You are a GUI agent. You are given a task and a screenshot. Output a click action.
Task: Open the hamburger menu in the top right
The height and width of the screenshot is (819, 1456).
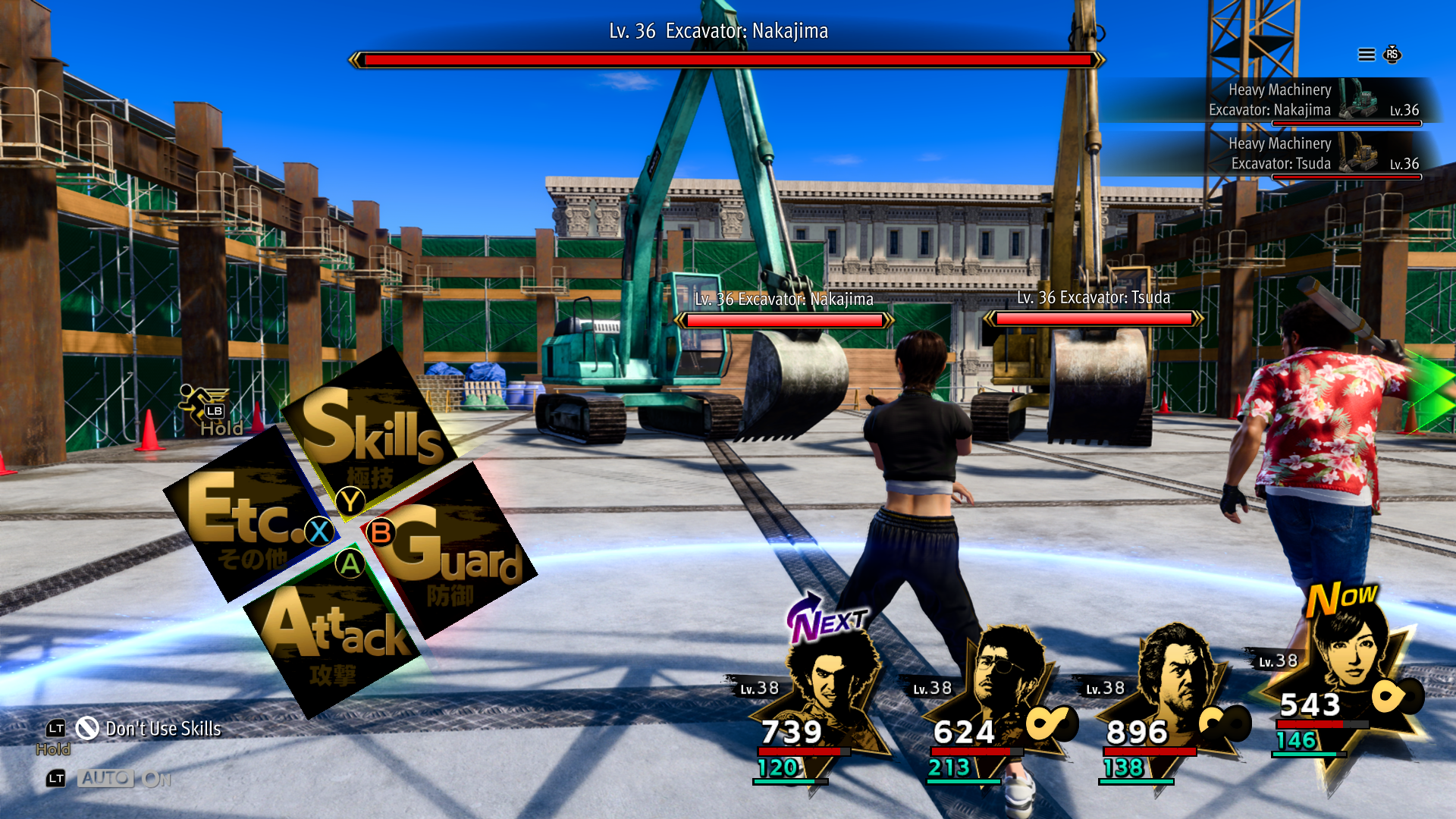pyautogui.click(x=1365, y=54)
